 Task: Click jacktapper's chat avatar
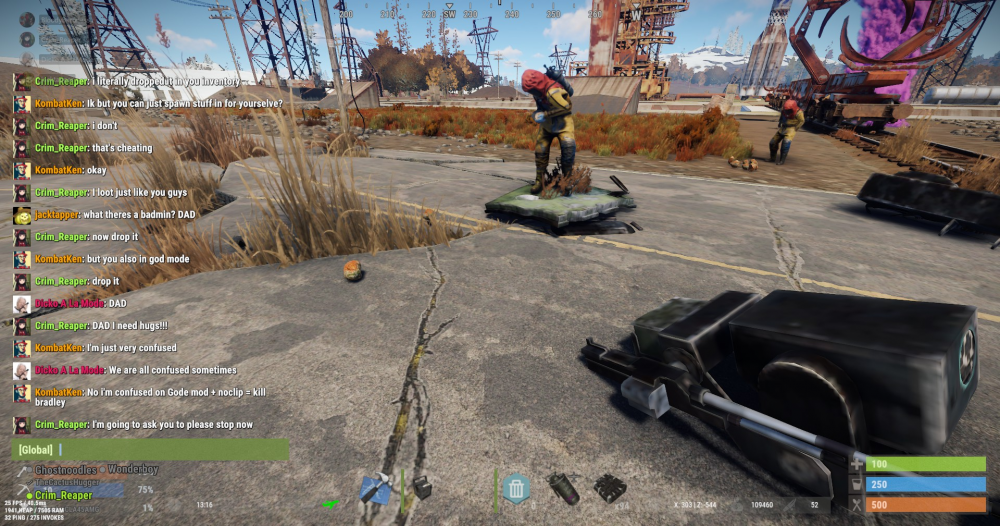tap(21, 215)
